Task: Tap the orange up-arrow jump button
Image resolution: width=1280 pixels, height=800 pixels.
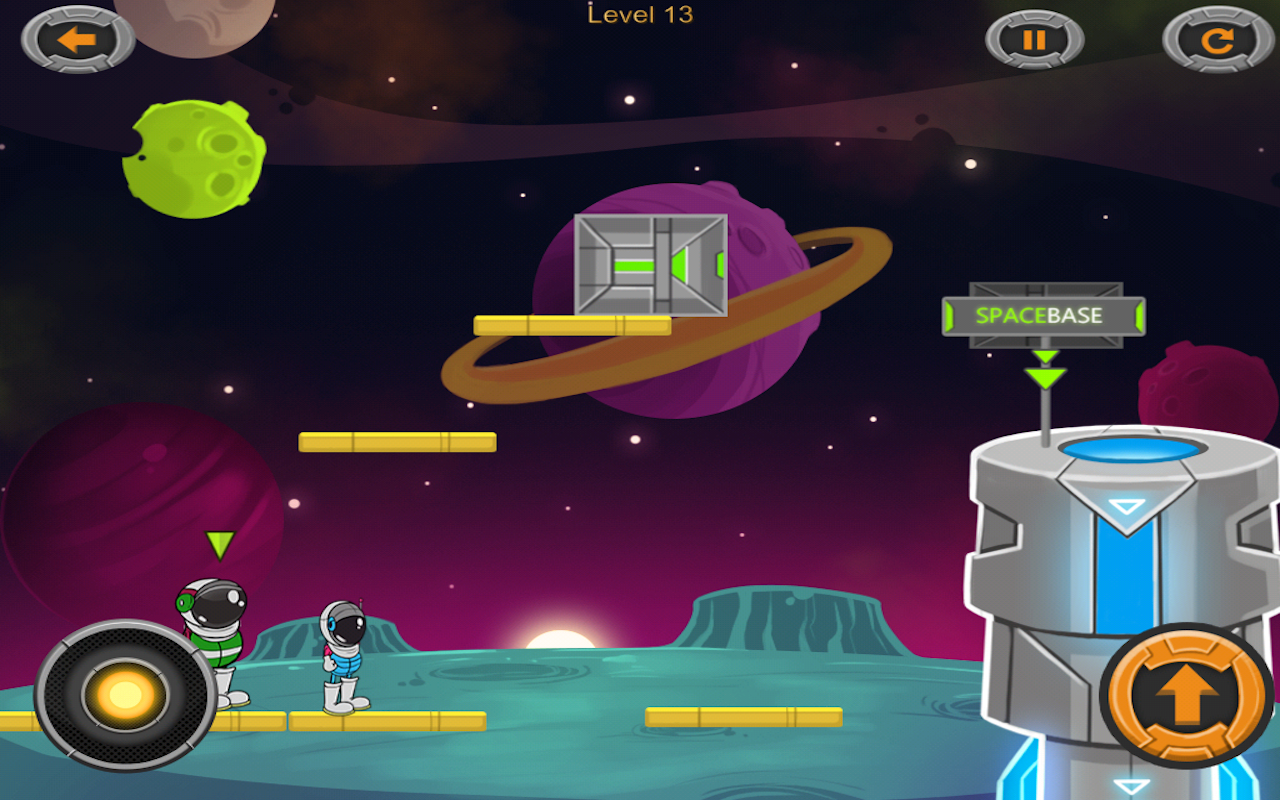Action: tap(1186, 695)
